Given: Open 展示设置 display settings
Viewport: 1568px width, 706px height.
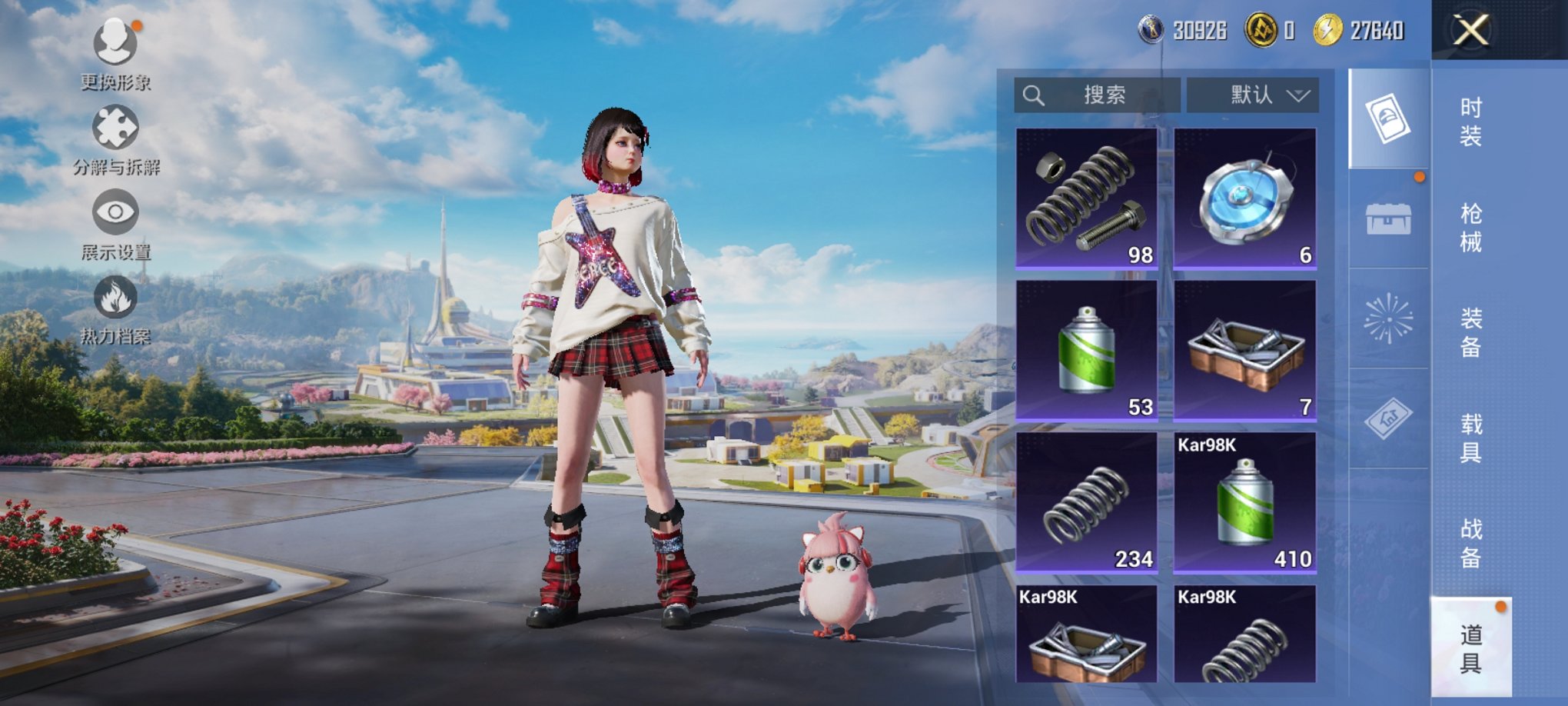Looking at the screenshot, I should point(115,225).
